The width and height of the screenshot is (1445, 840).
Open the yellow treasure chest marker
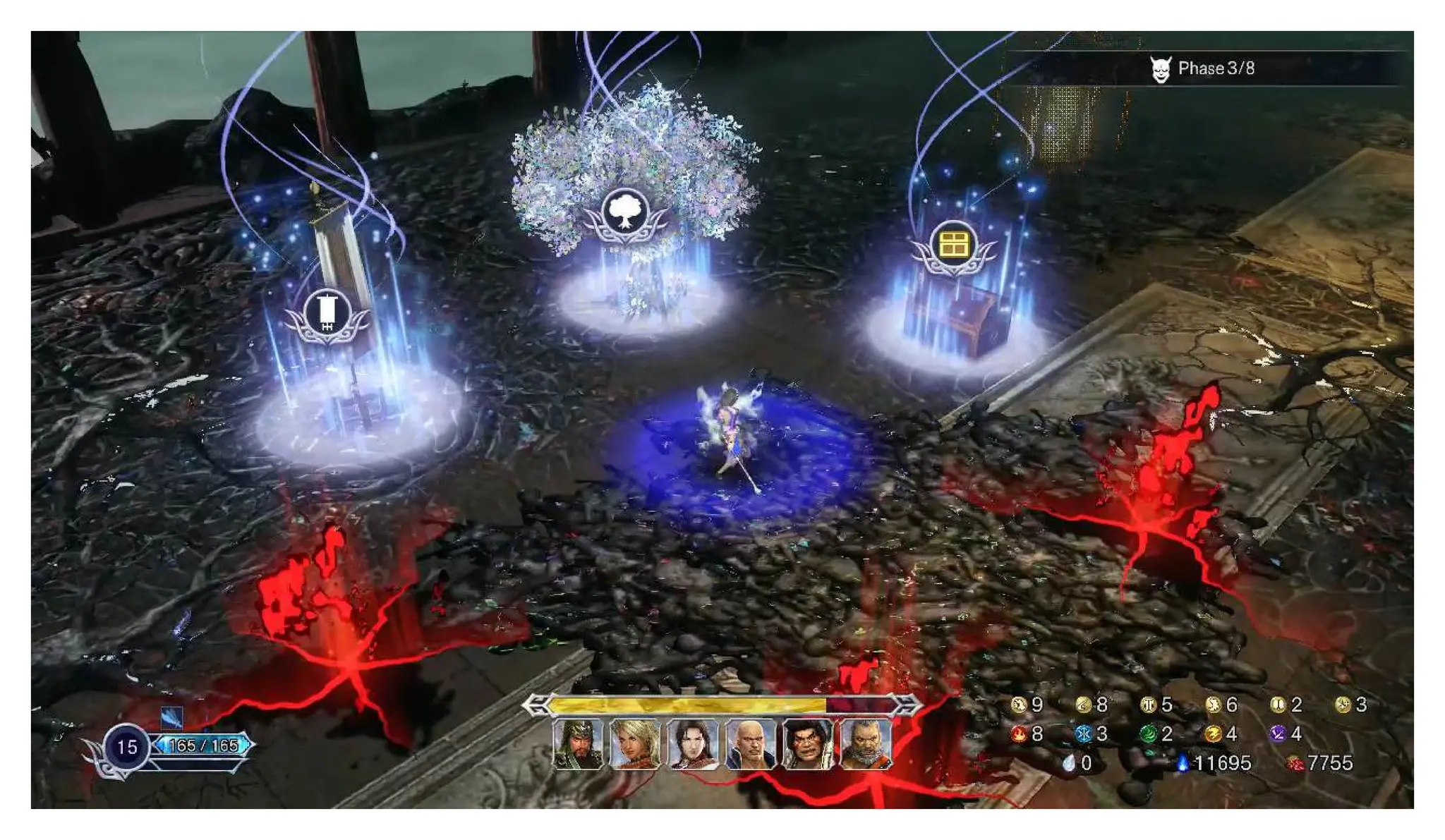coord(953,245)
